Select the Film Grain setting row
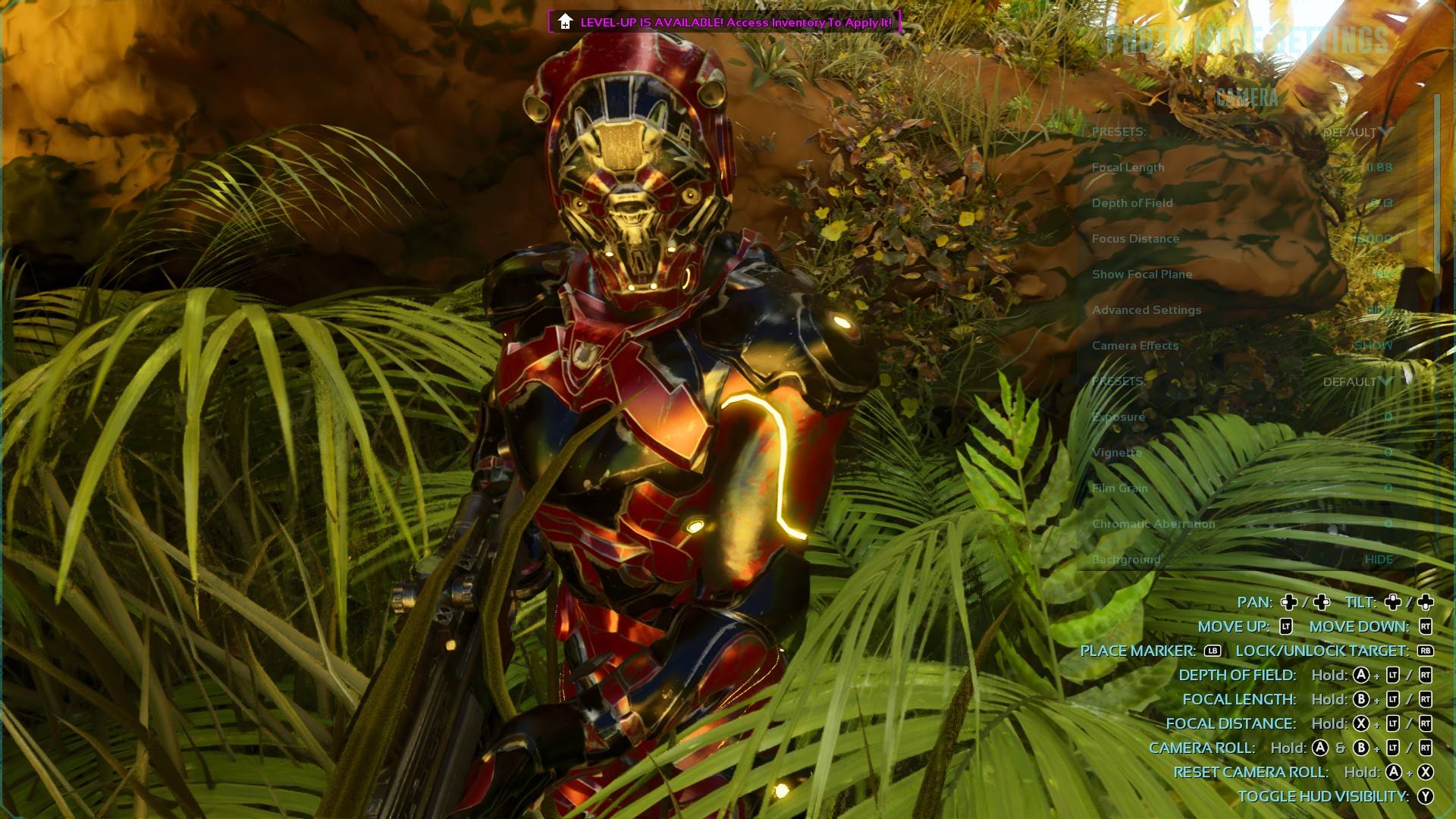Image resolution: width=1456 pixels, height=819 pixels. [1241, 488]
